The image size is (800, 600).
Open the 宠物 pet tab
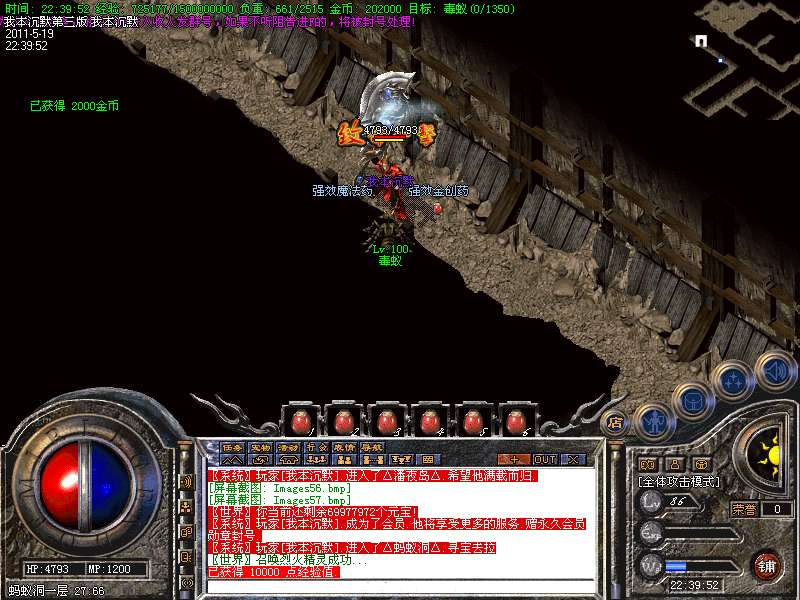[x=260, y=447]
